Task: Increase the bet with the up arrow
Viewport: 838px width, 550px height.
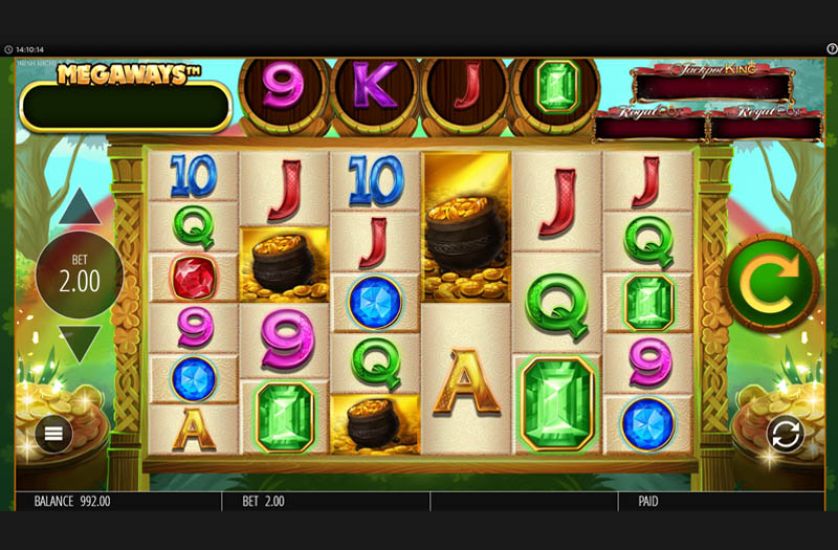Action: pos(80,207)
